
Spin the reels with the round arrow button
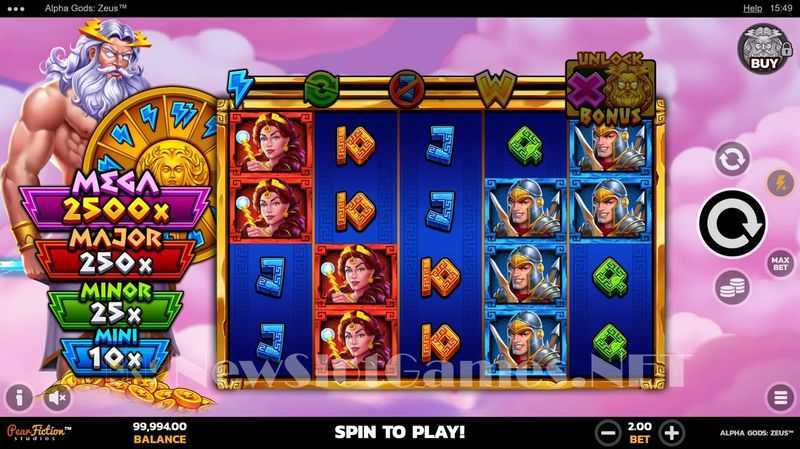coord(731,223)
